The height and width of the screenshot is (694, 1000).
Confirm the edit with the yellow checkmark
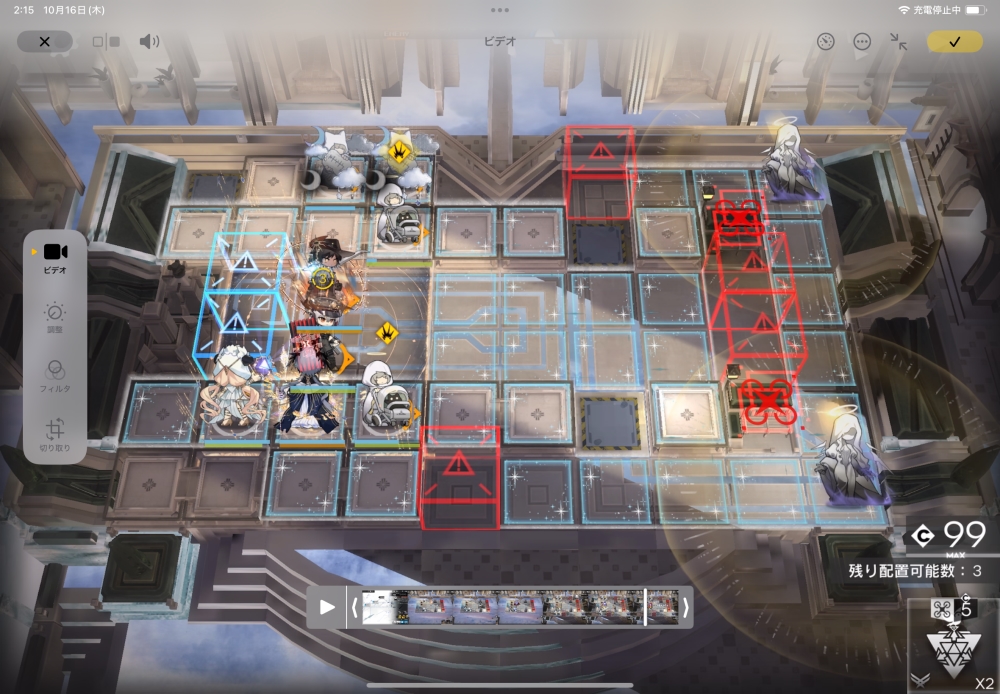coord(954,42)
